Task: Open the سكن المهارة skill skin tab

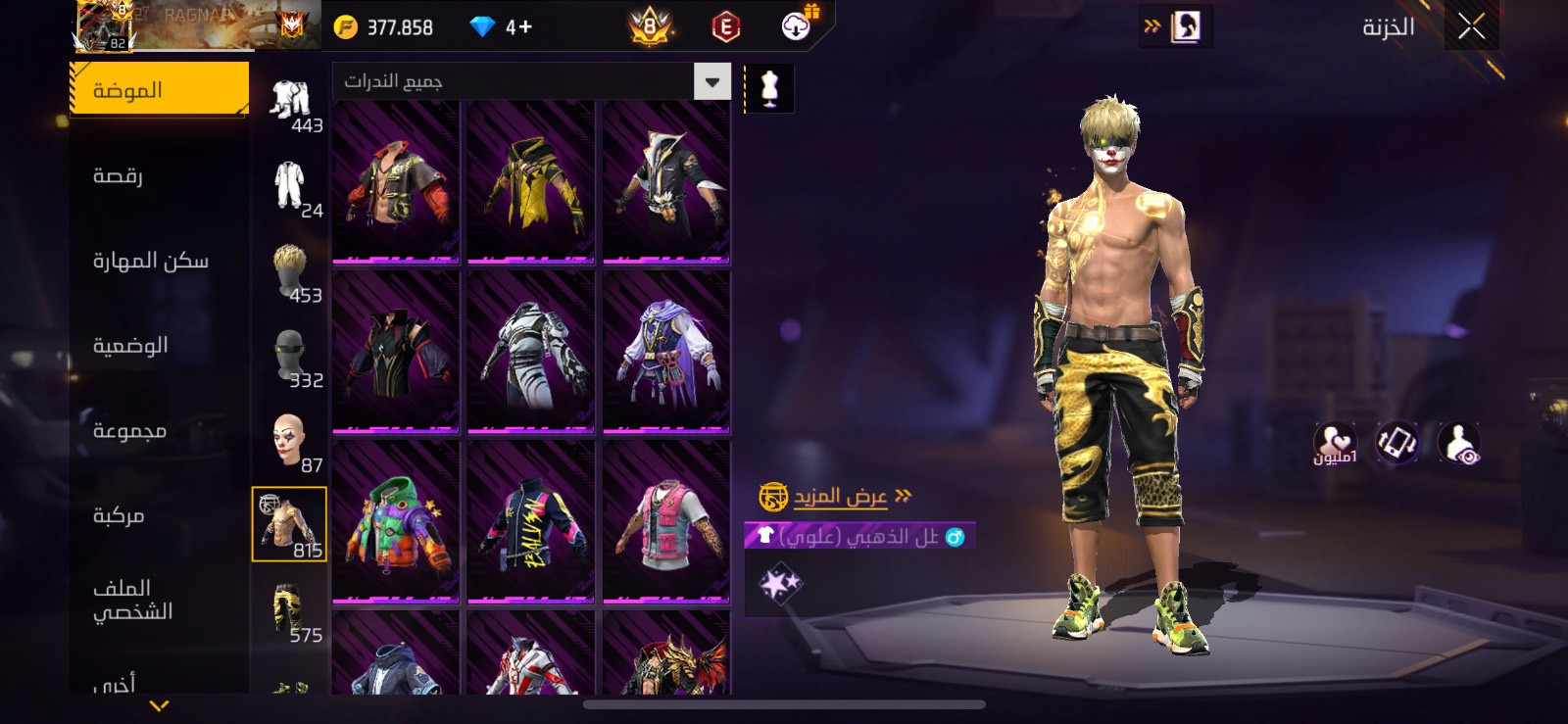Action: pos(150,261)
